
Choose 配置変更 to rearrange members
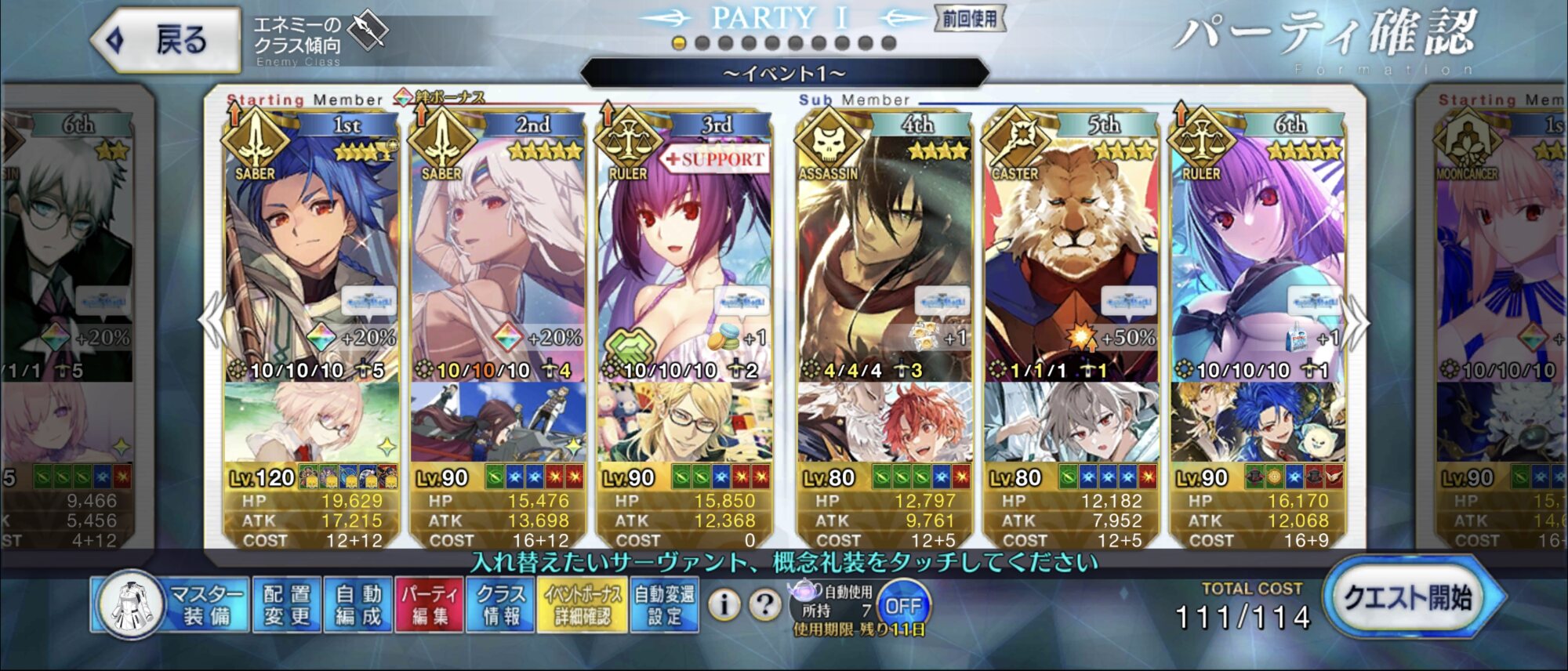click(287, 605)
